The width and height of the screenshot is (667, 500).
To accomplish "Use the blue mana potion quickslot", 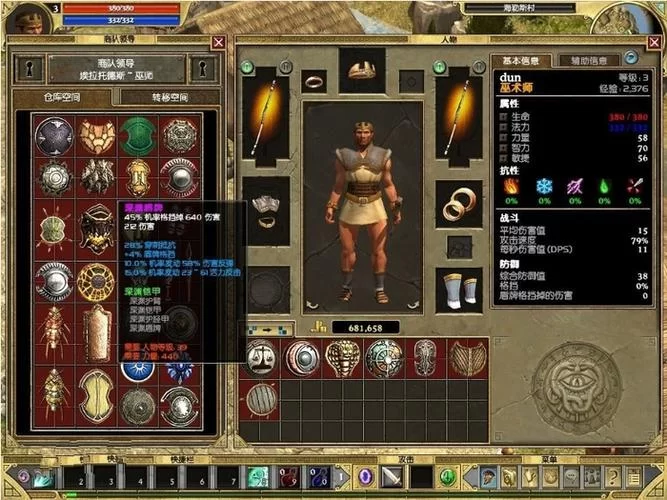I will pos(318,478).
